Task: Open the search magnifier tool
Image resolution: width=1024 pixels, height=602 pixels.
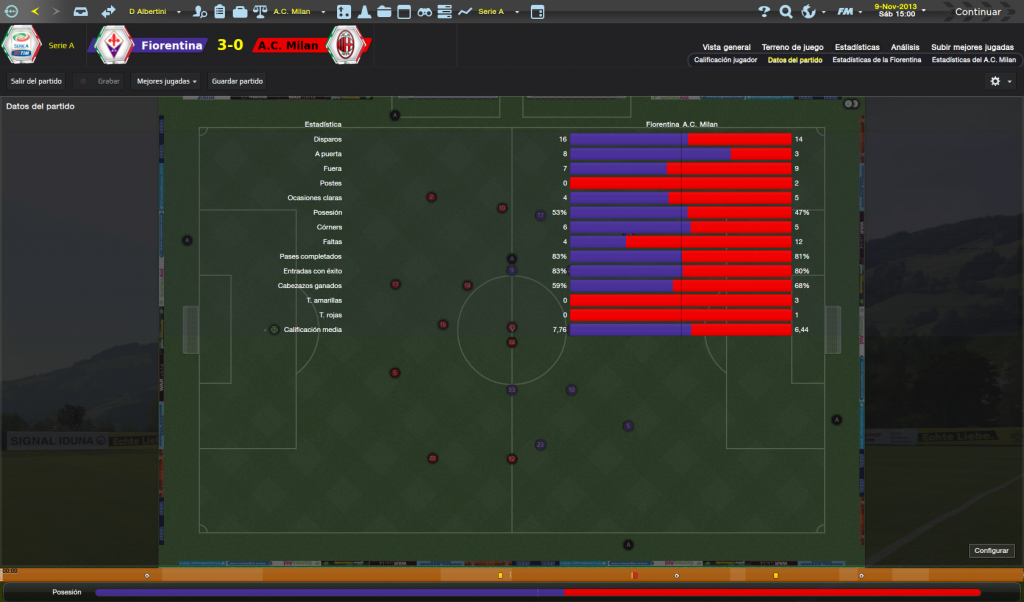Action: click(x=786, y=12)
